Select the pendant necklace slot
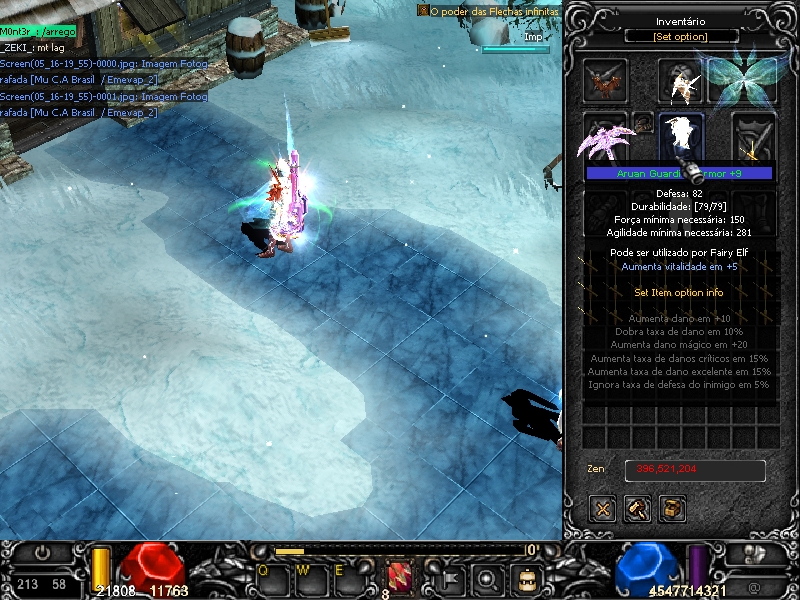 tap(645, 122)
